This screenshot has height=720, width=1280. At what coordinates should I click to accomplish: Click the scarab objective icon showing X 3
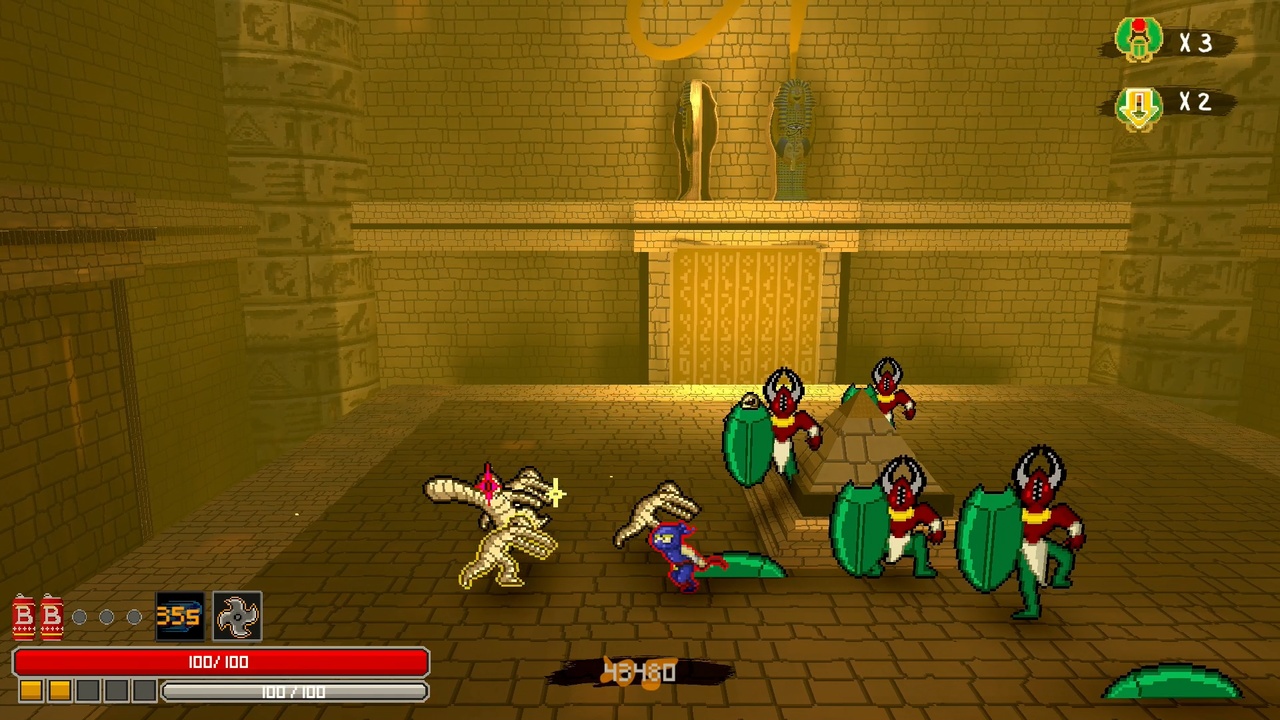click(1140, 40)
